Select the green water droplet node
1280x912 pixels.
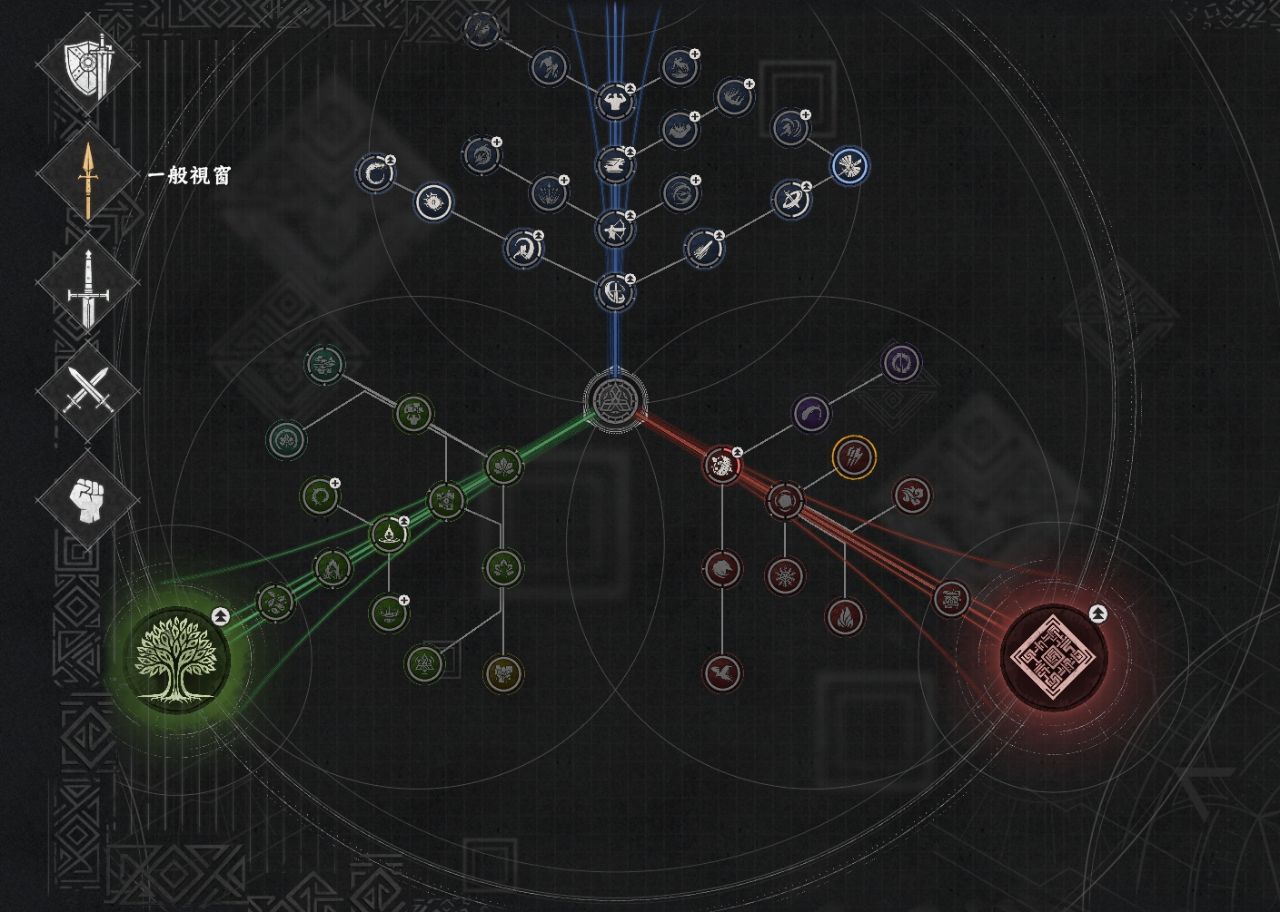point(388,535)
